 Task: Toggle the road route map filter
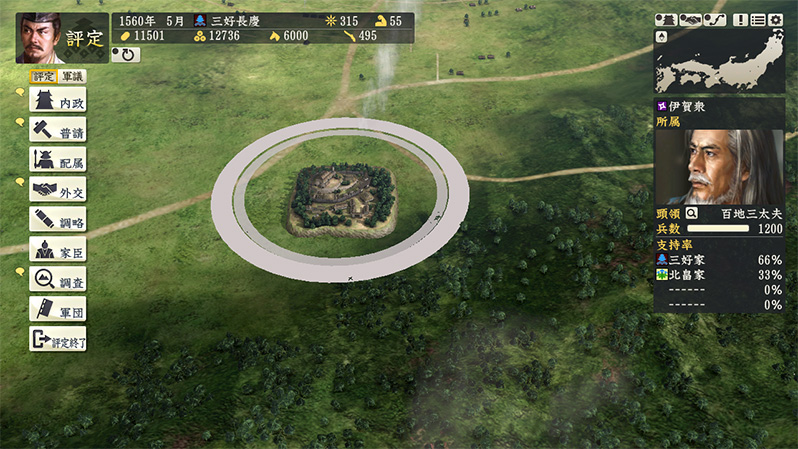[x=714, y=20]
